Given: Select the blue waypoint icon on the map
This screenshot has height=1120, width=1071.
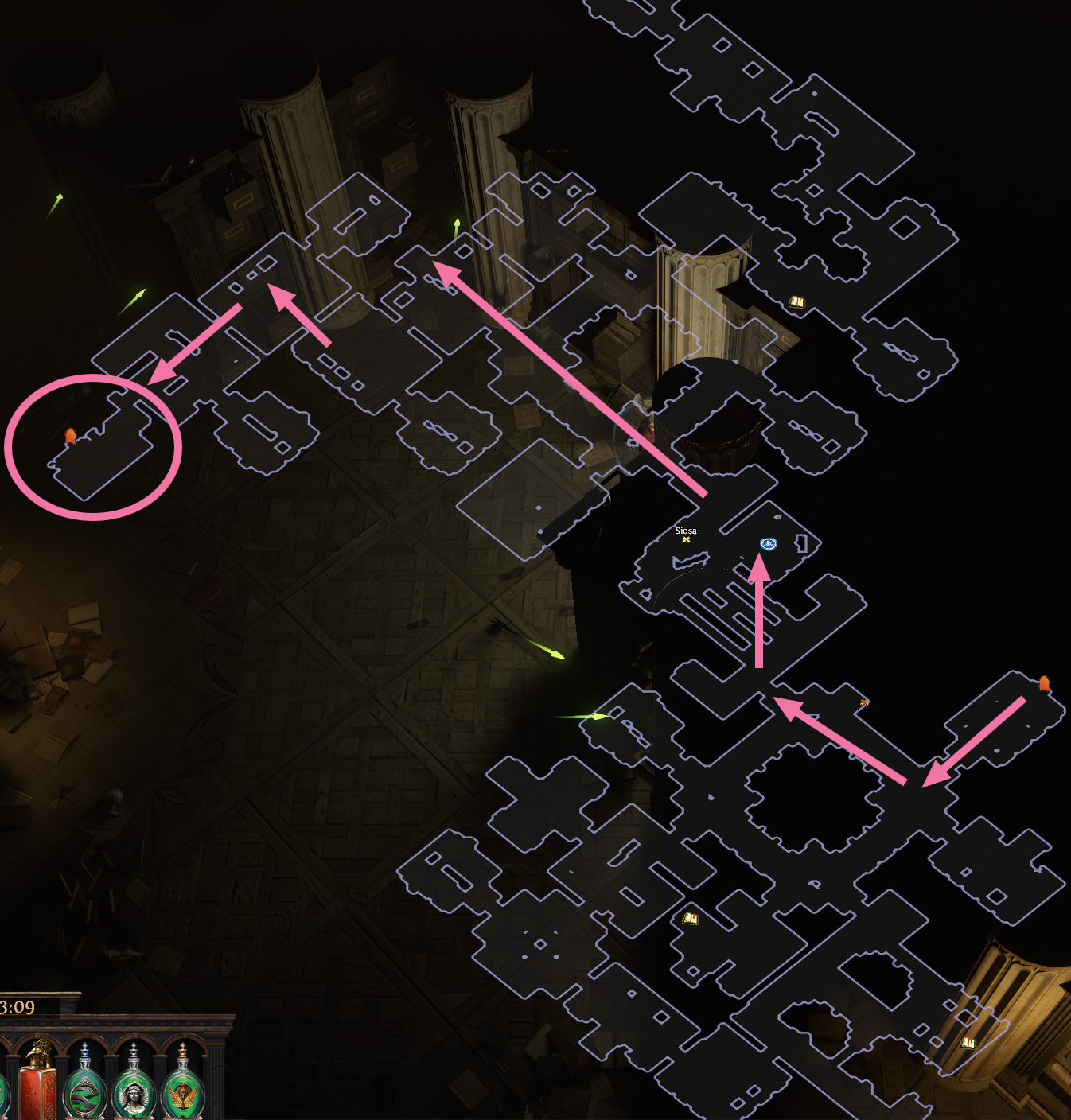Looking at the screenshot, I should (x=768, y=544).
